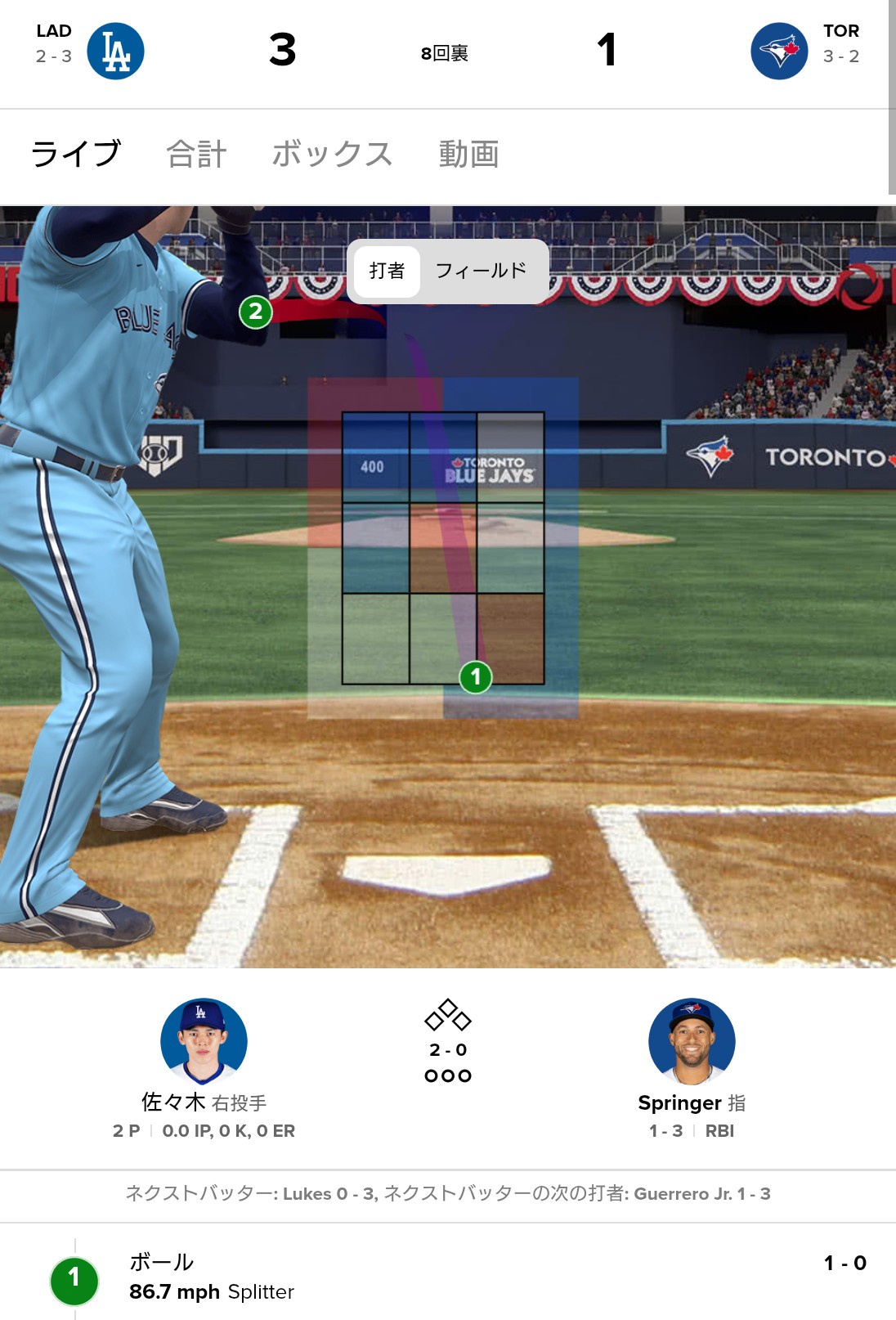Image resolution: width=896 pixels, height=1320 pixels.
Task: Open the Blue Jays team logo
Action: [x=779, y=52]
